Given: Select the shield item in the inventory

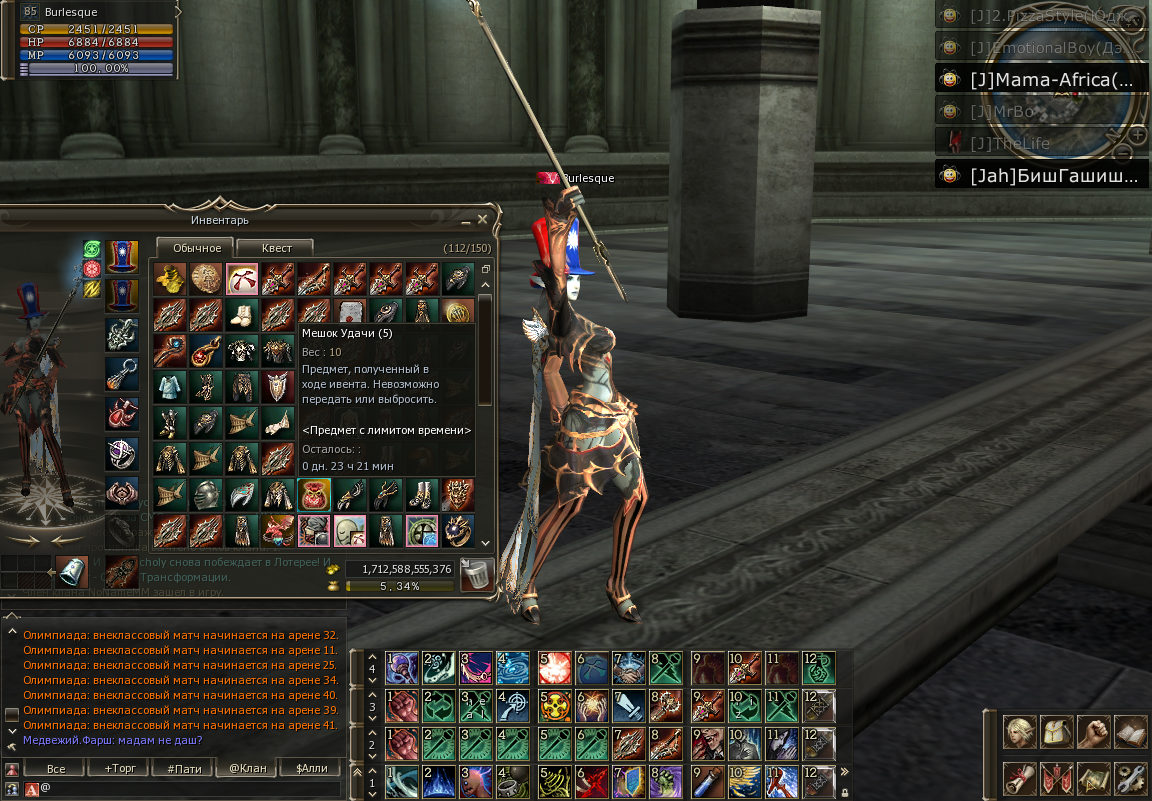Looking at the screenshot, I should pos(277,386).
